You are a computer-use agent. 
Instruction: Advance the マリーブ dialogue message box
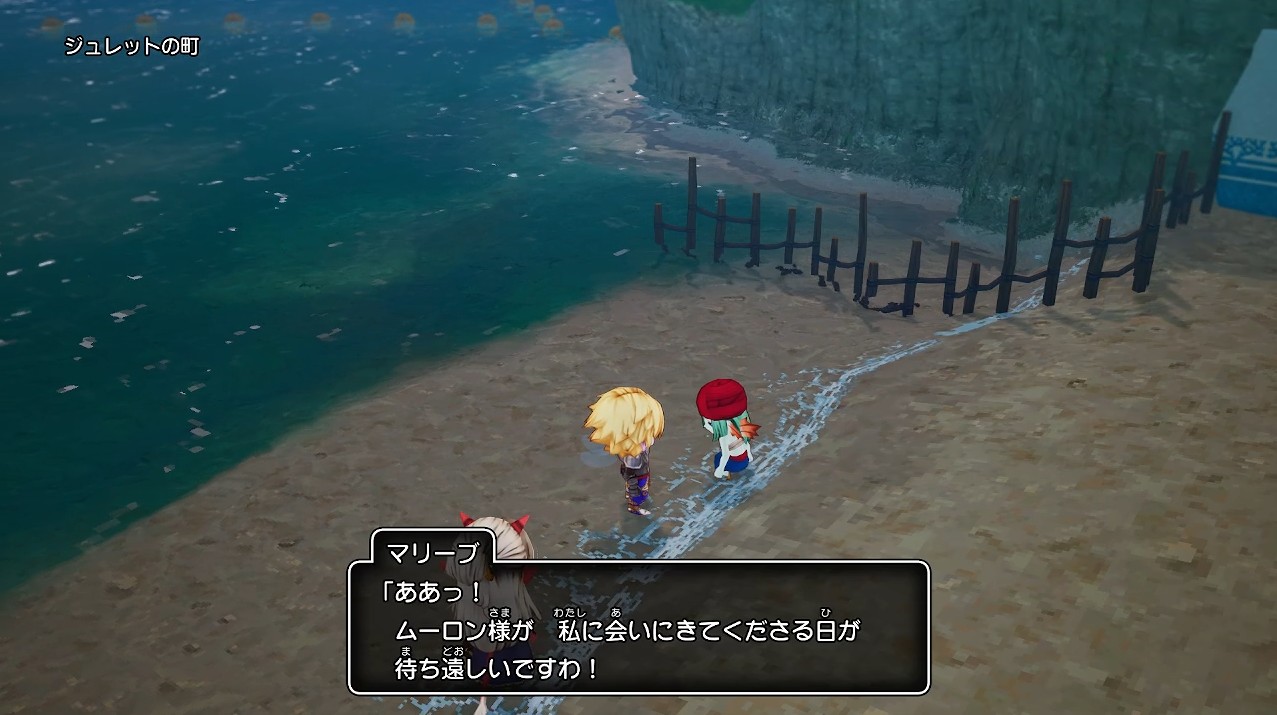[638, 627]
